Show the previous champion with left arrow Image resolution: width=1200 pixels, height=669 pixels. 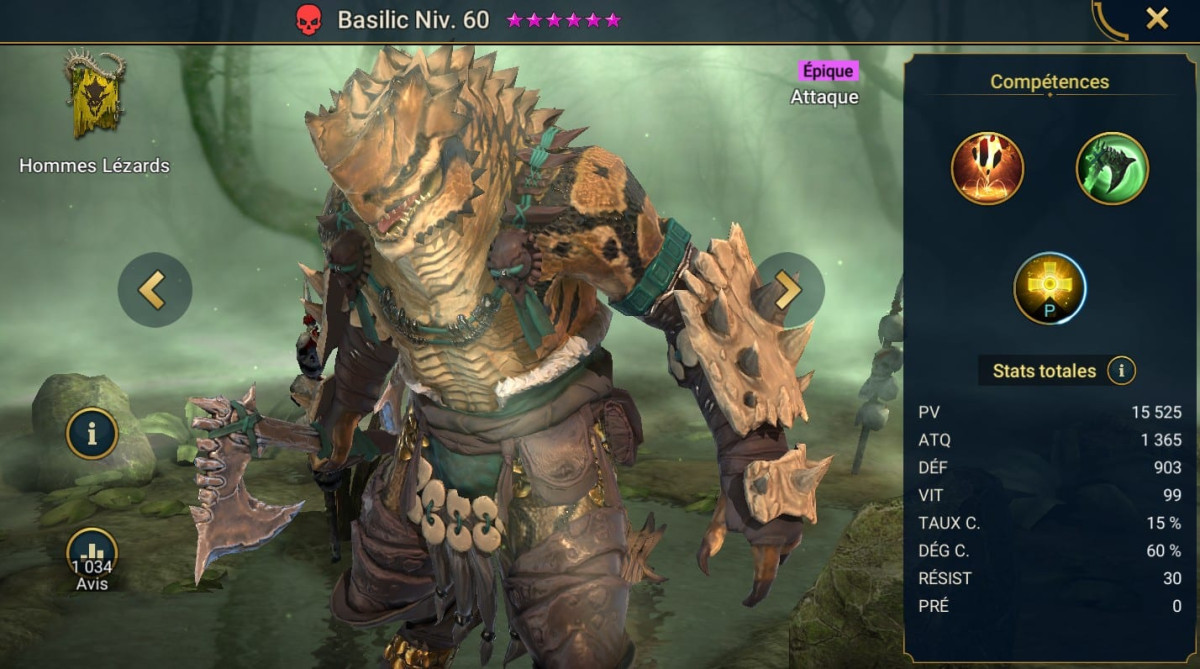(x=154, y=290)
